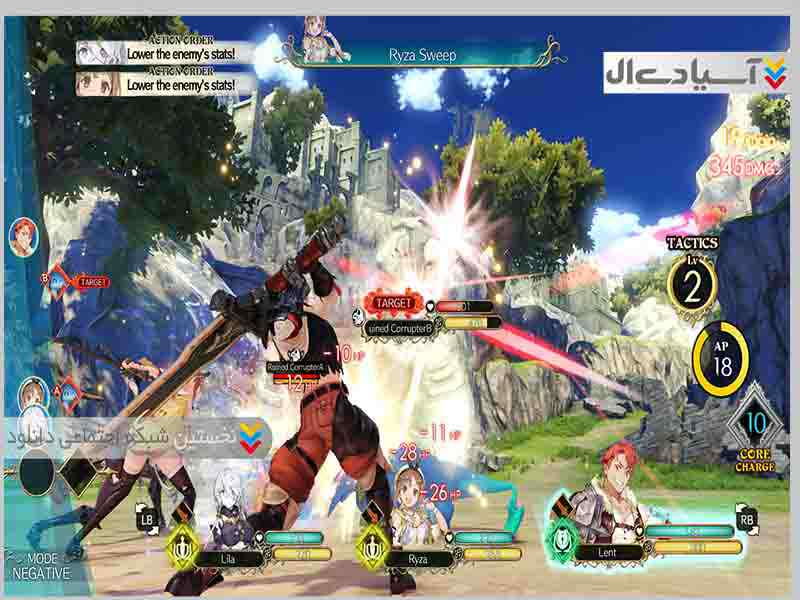This screenshot has width=800, height=600.
Task: Click the first 'Lower the enemy's stats!' action order
Action: tap(164, 53)
